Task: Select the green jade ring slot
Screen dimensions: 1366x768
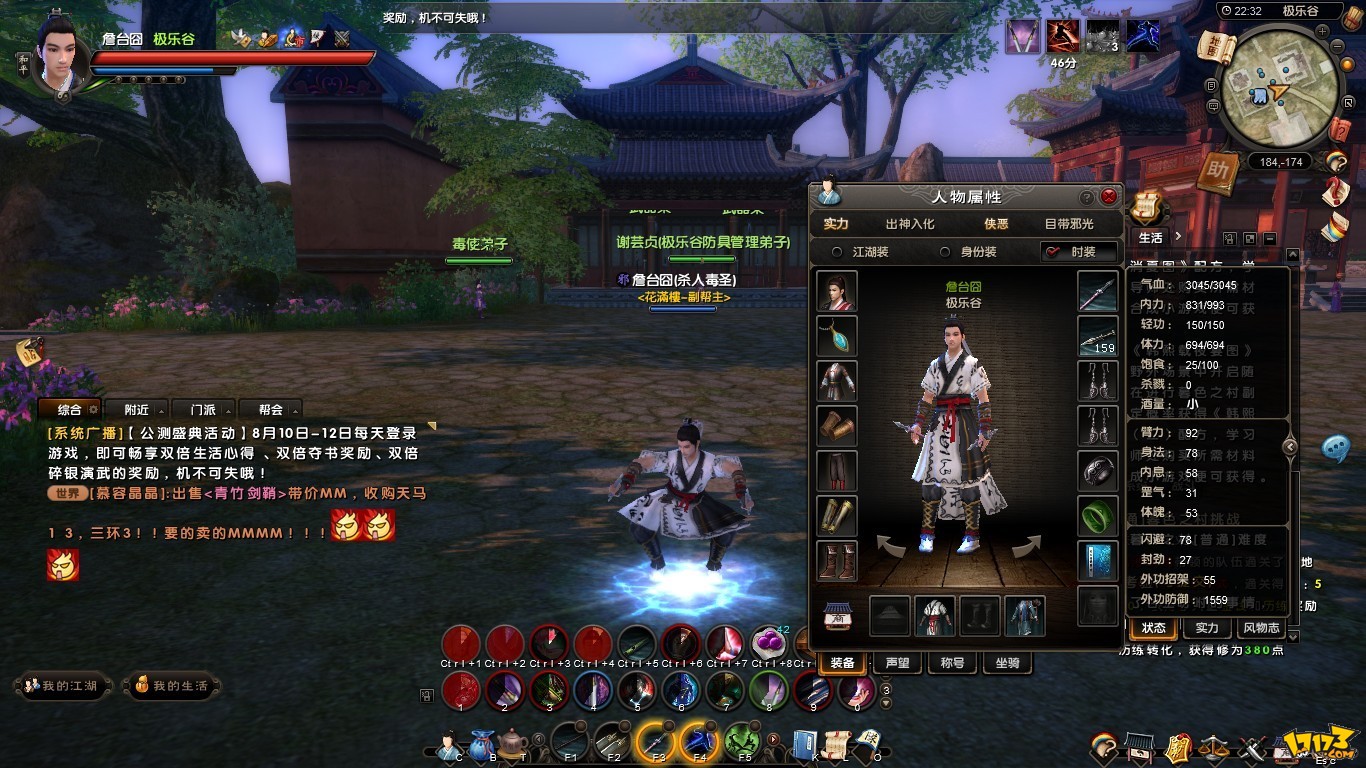Action: pyautogui.click(x=1097, y=516)
